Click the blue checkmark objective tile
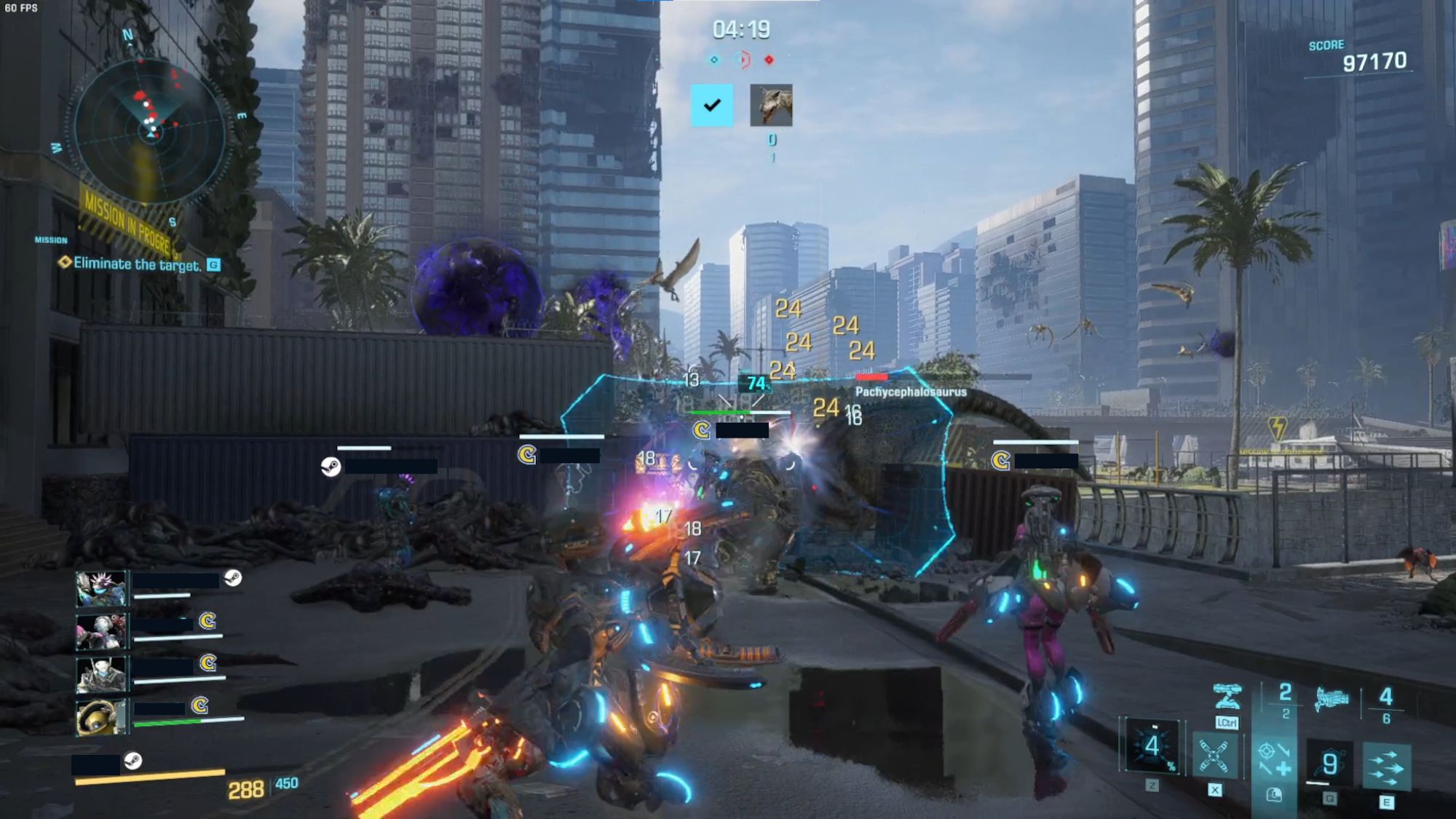The height and width of the screenshot is (819, 1456). point(712,106)
